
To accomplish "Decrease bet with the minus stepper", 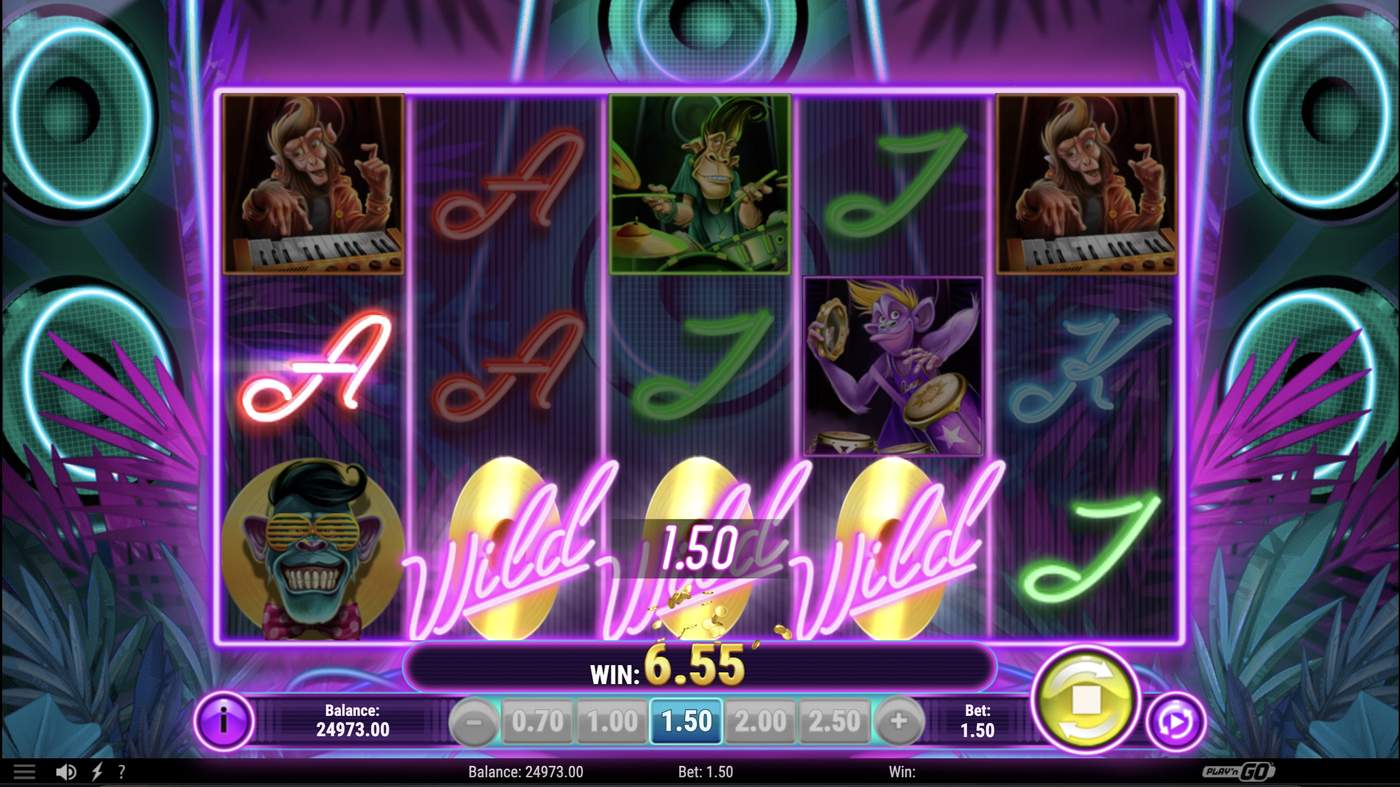I will pyautogui.click(x=473, y=719).
